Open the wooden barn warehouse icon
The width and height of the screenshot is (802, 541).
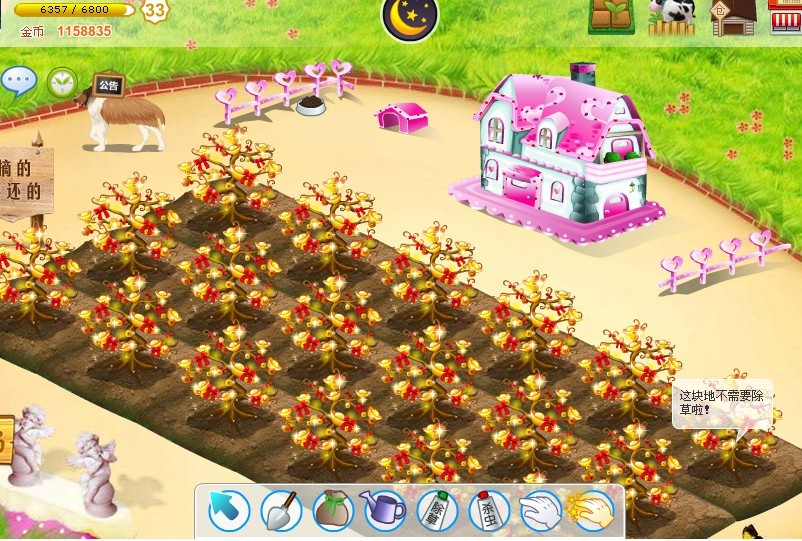734,17
